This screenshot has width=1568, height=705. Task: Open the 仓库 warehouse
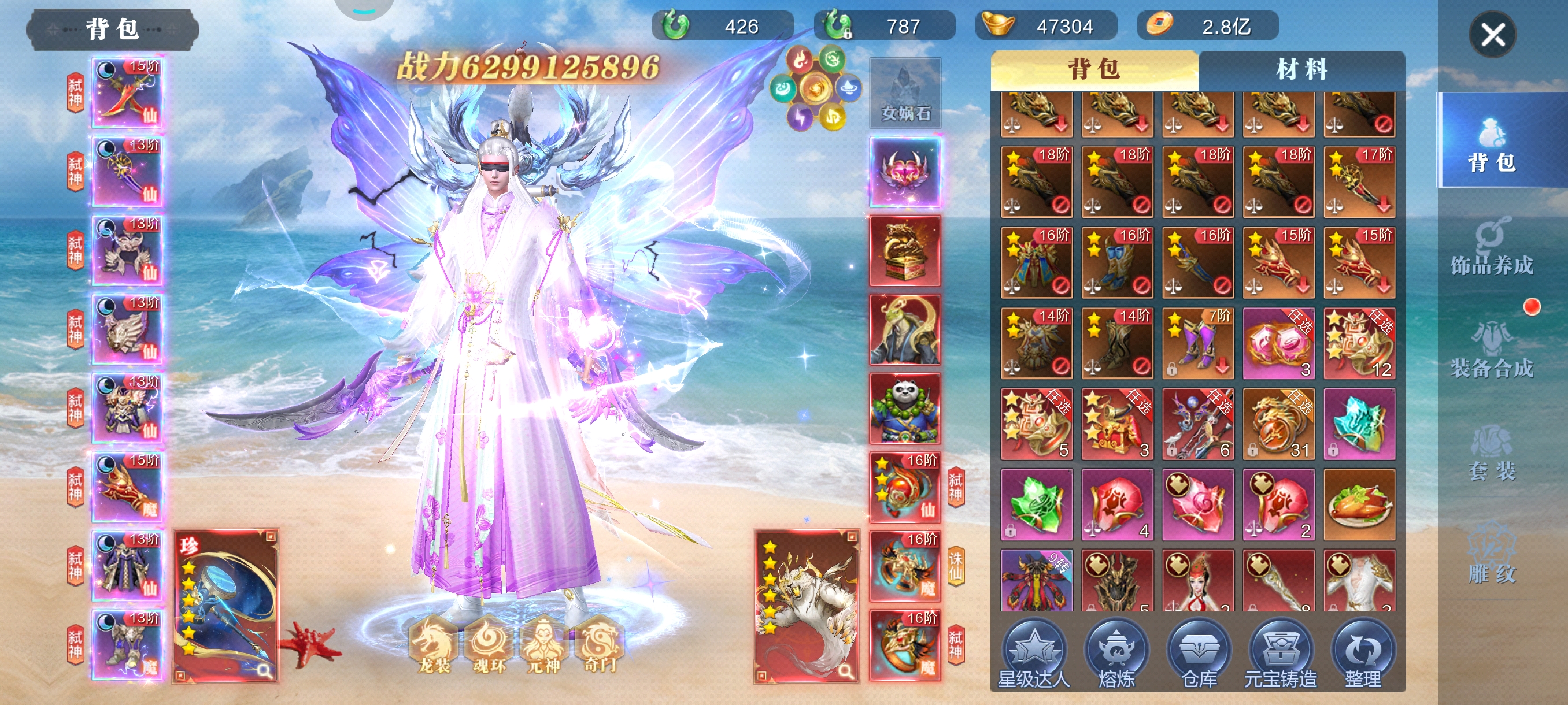tap(1199, 654)
